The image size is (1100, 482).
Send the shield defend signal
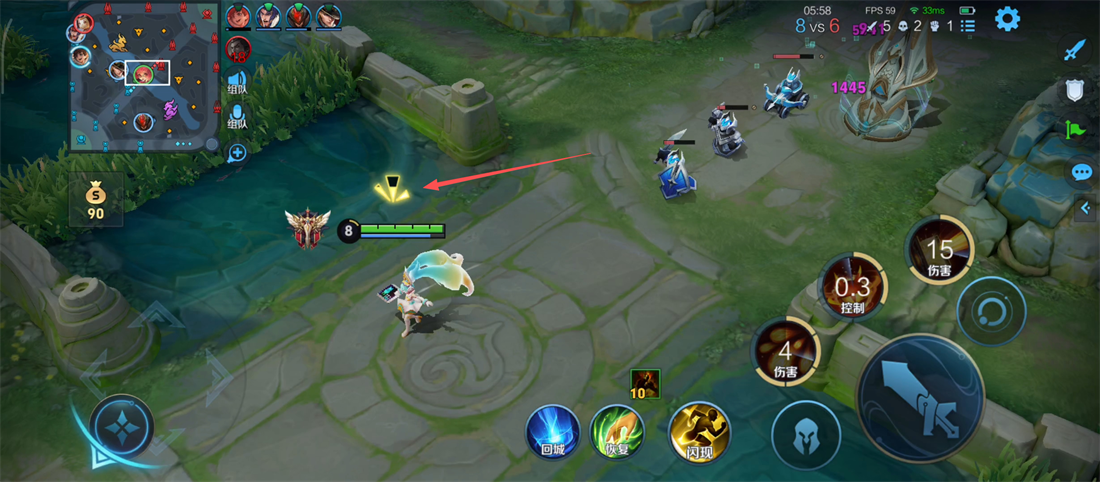pos(1075,90)
